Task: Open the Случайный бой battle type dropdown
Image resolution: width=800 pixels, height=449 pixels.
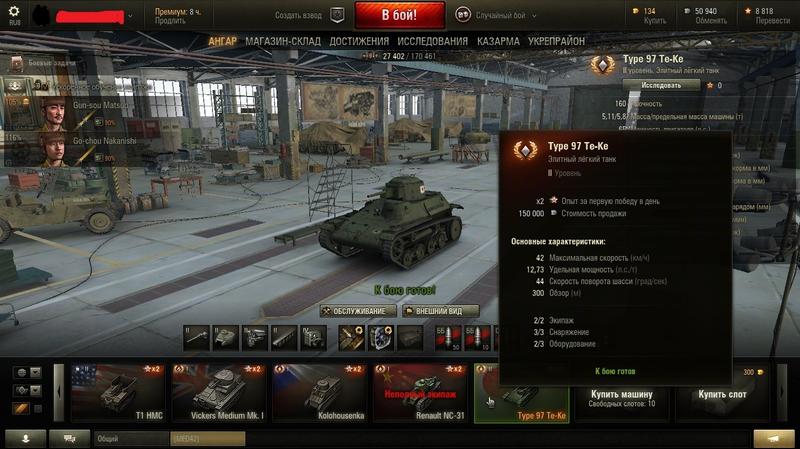Action: coord(497,16)
